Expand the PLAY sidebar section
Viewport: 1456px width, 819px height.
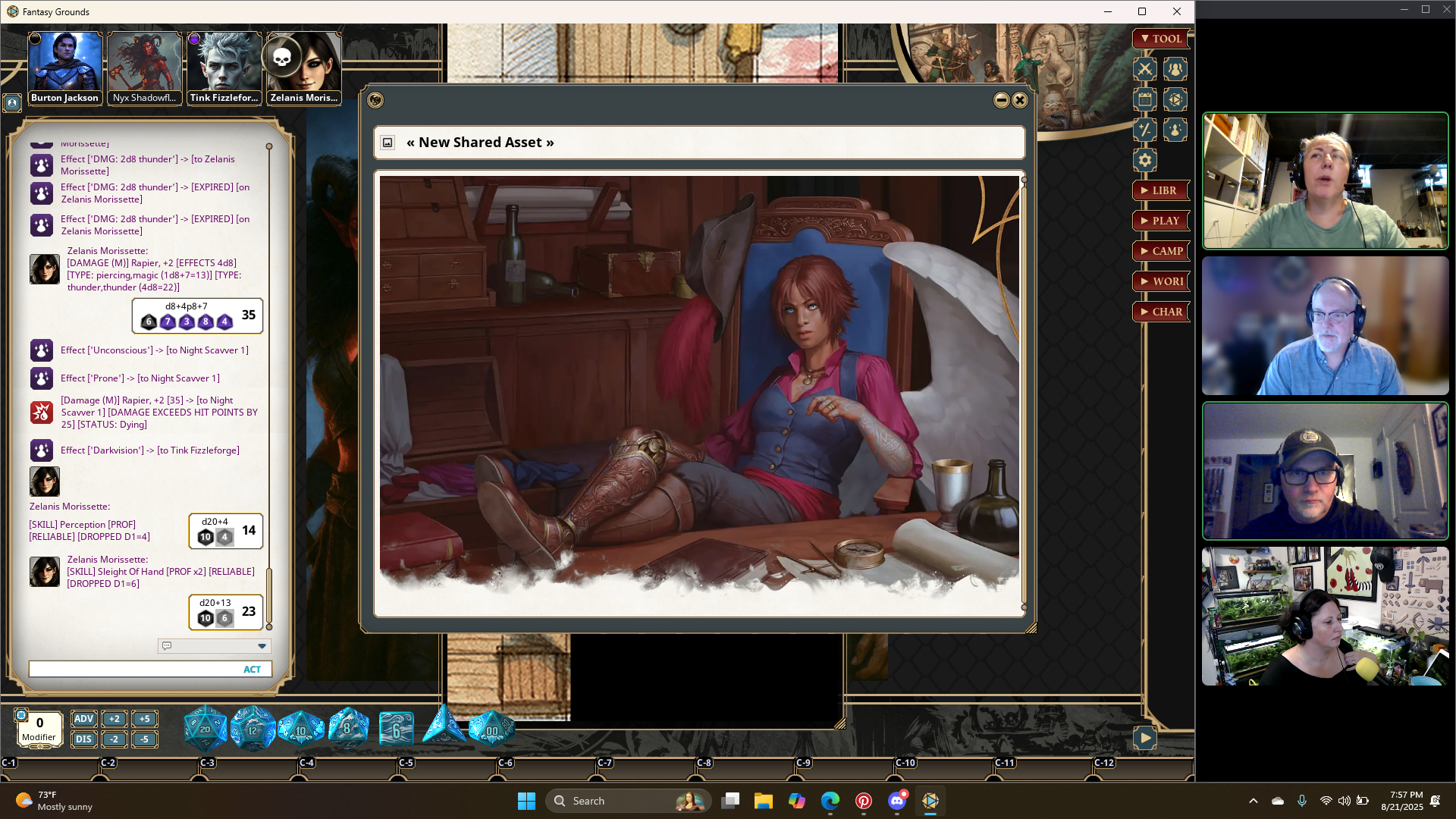pos(1160,221)
